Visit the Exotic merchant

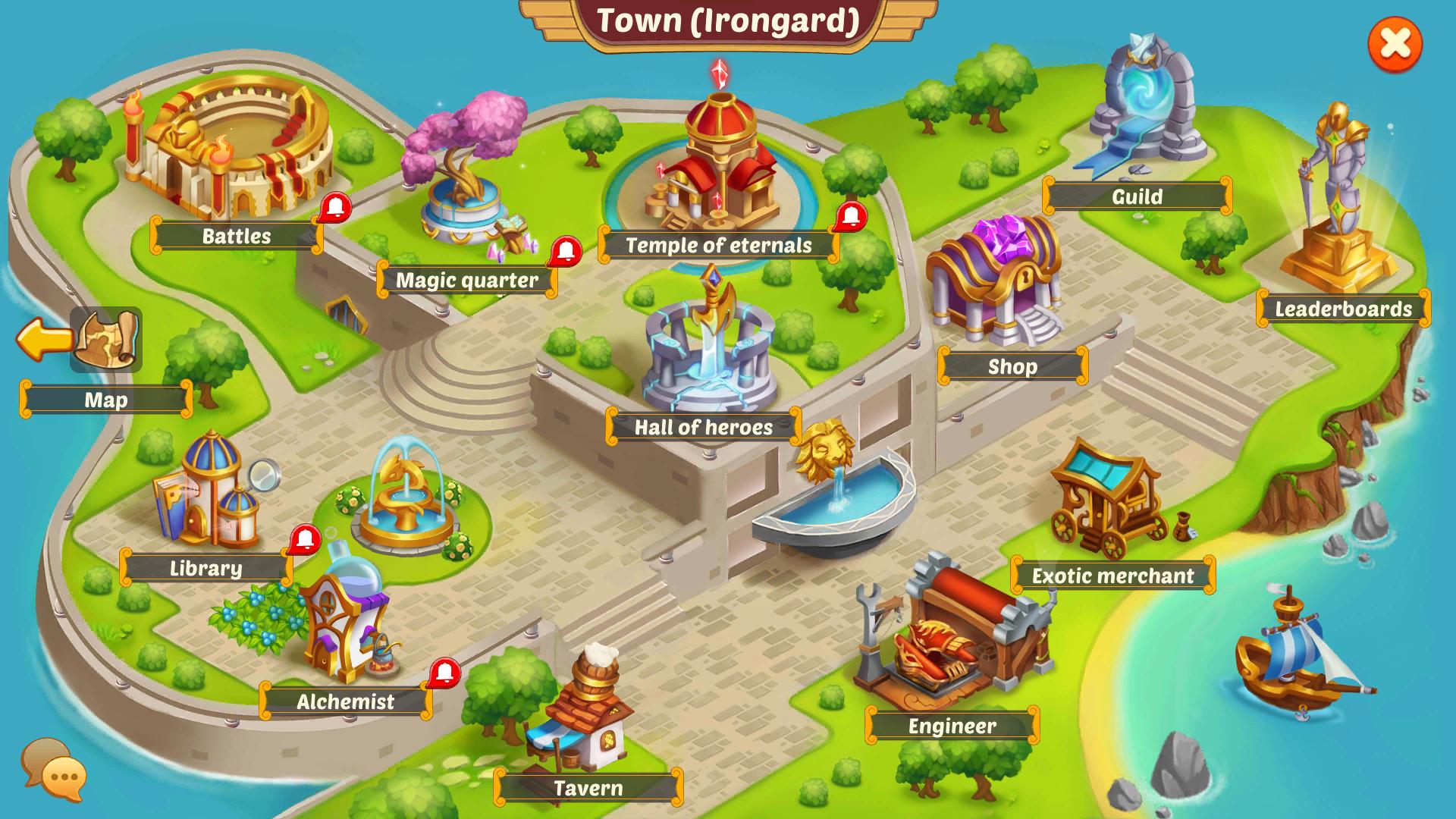tap(1112, 576)
